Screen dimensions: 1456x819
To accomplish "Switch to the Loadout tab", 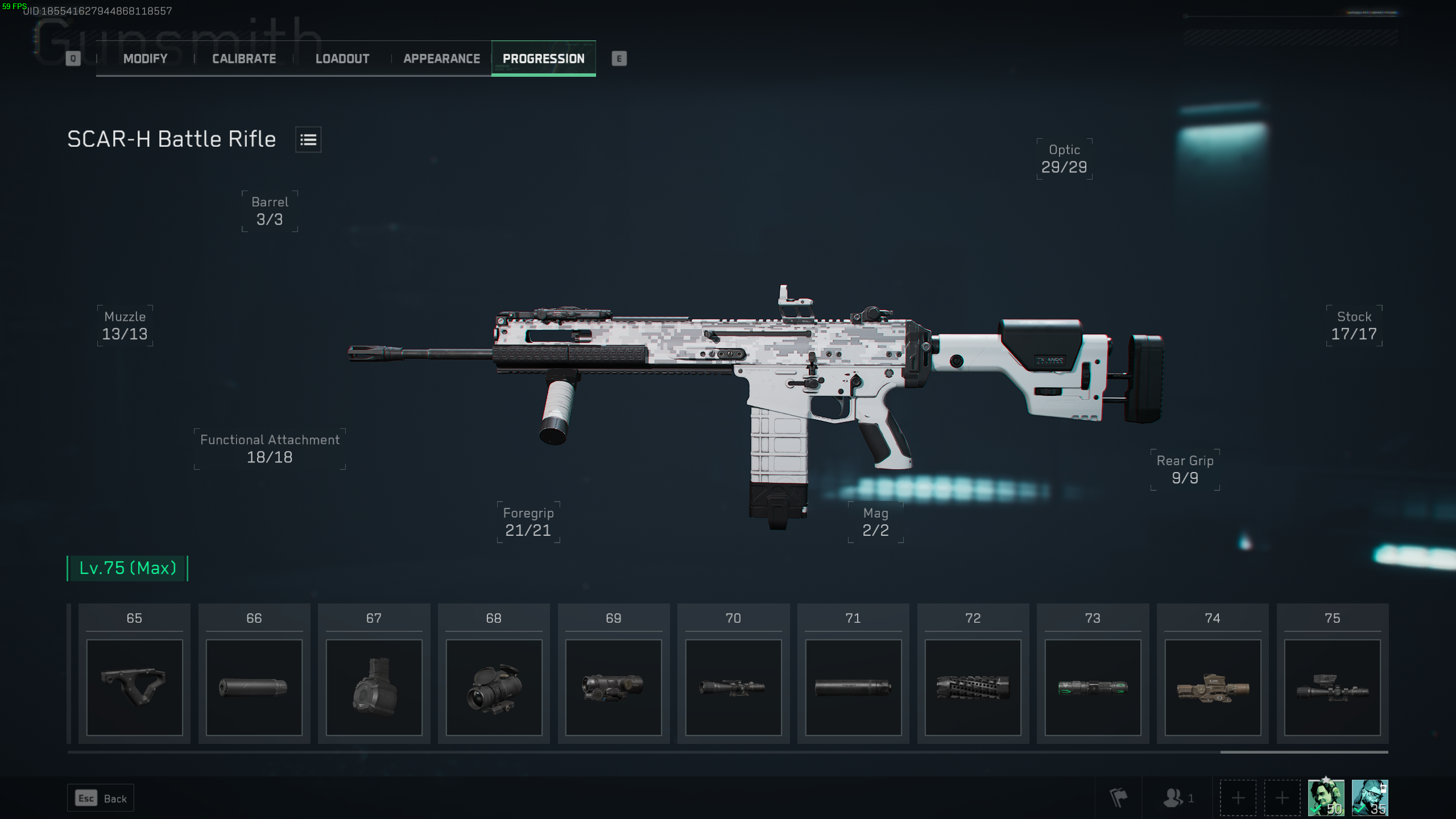I will pos(342,58).
